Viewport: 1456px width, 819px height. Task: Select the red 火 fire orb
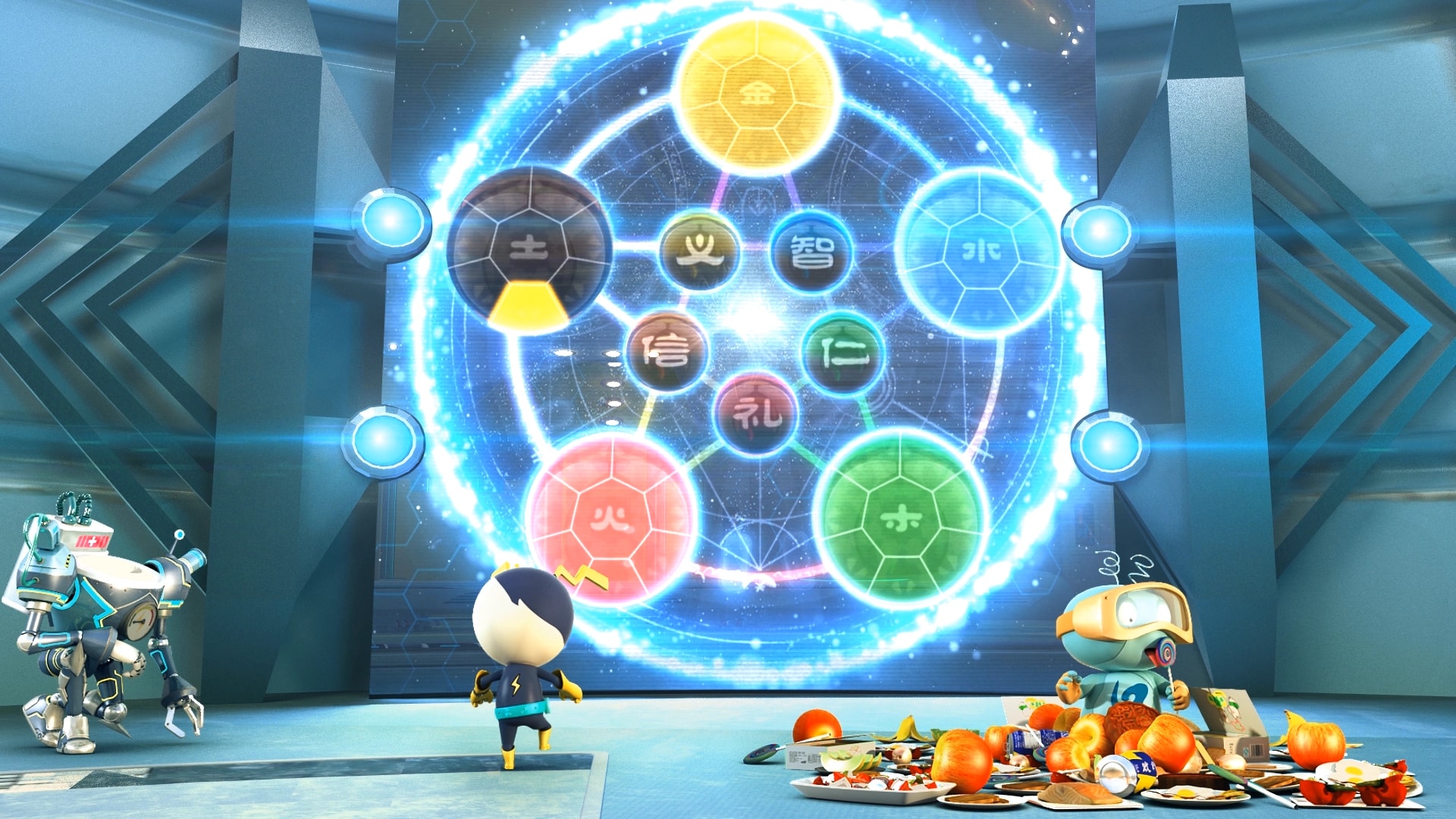pos(611,519)
